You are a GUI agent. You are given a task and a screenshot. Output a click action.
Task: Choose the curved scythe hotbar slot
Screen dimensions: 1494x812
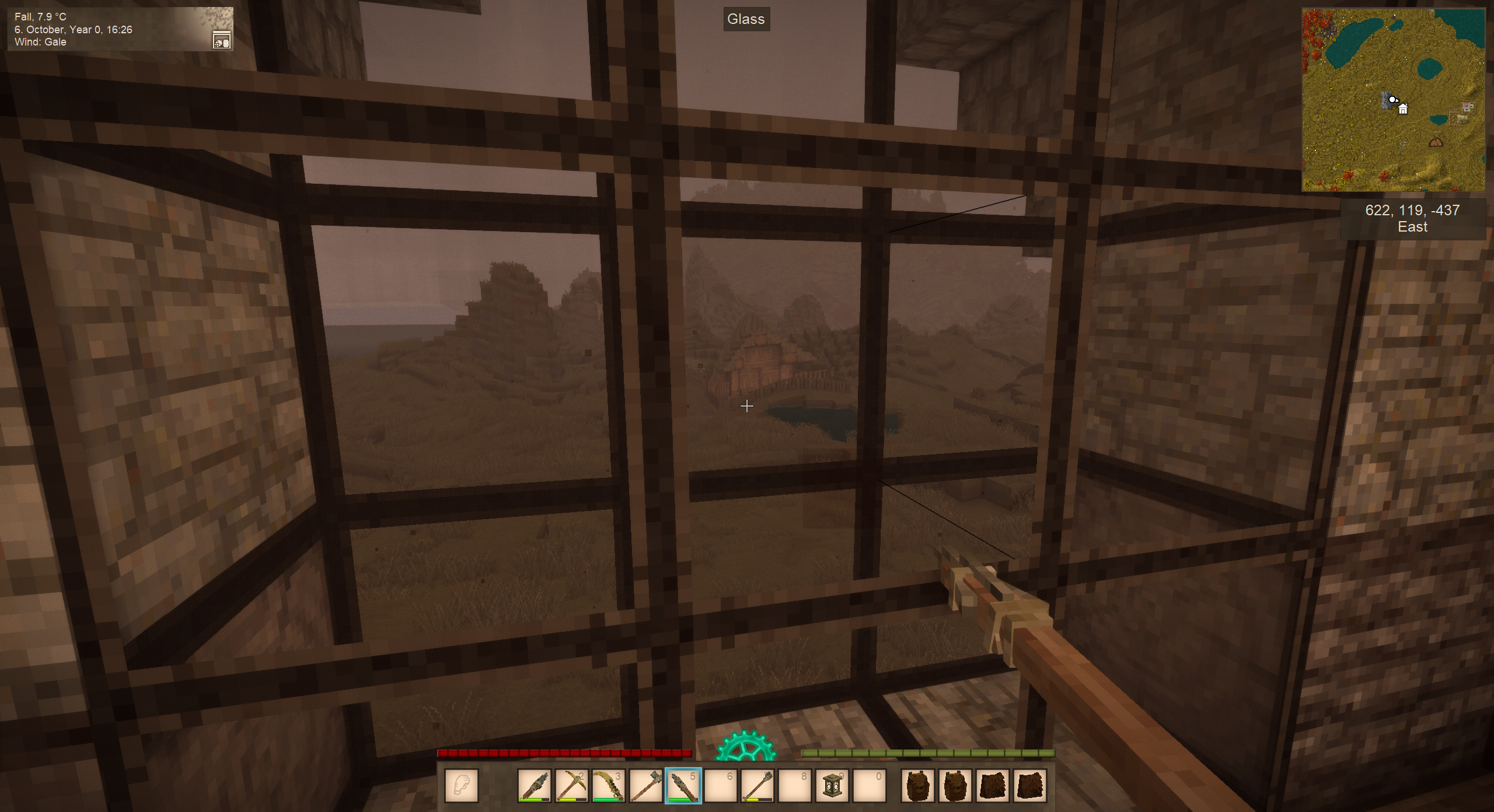point(608,786)
